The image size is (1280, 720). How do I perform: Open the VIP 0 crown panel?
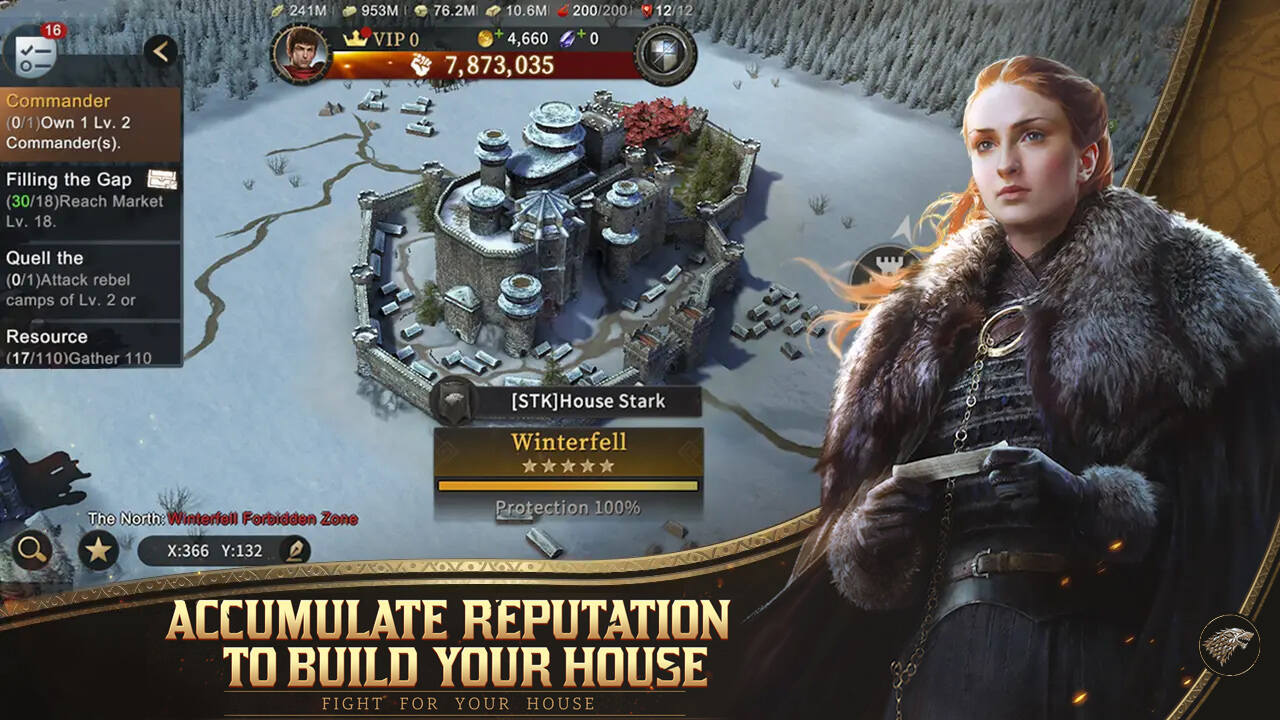382,40
